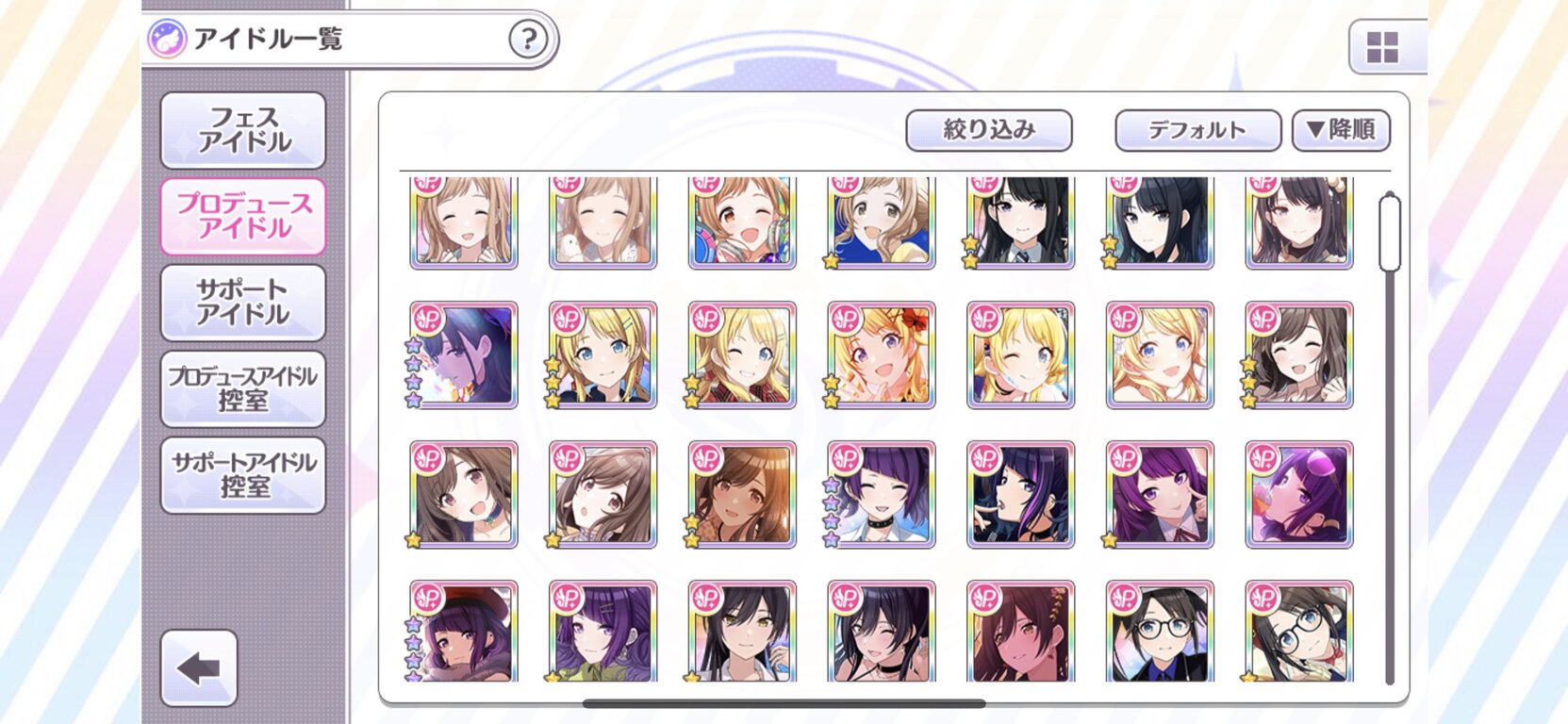Open the デフォルト sort dropdown
Screen dimensions: 1568x724
click(x=1196, y=129)
